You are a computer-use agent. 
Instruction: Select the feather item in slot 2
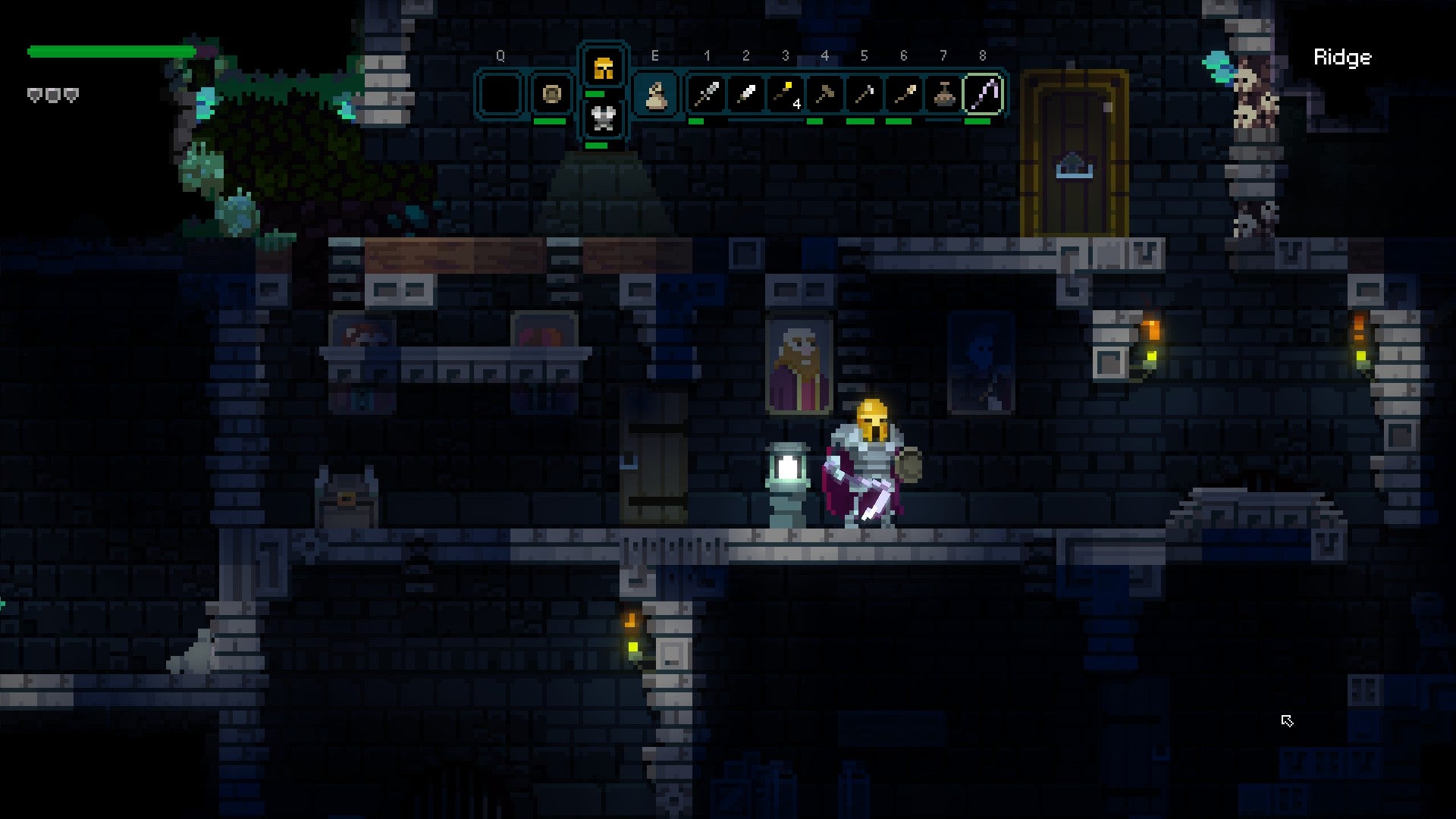(745, 93)
